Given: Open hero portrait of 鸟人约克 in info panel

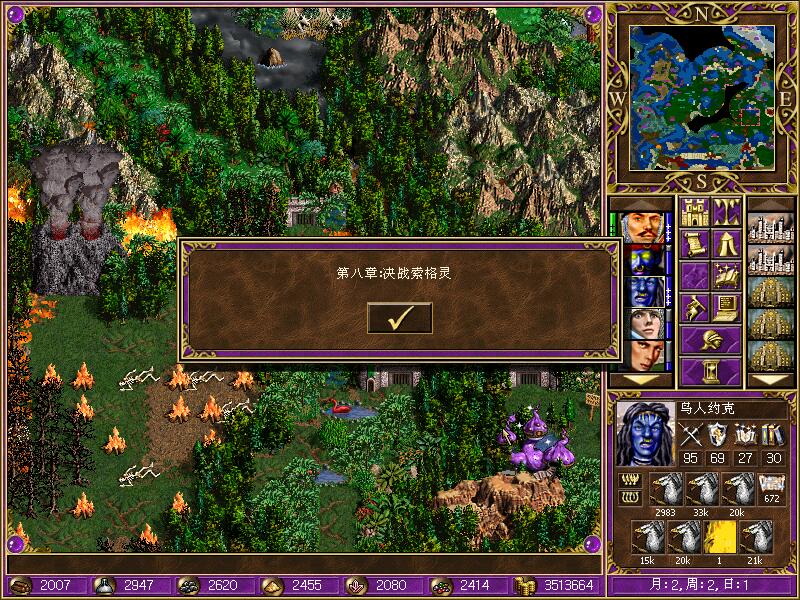Looking at the screenshot, I should coord(645,434).
